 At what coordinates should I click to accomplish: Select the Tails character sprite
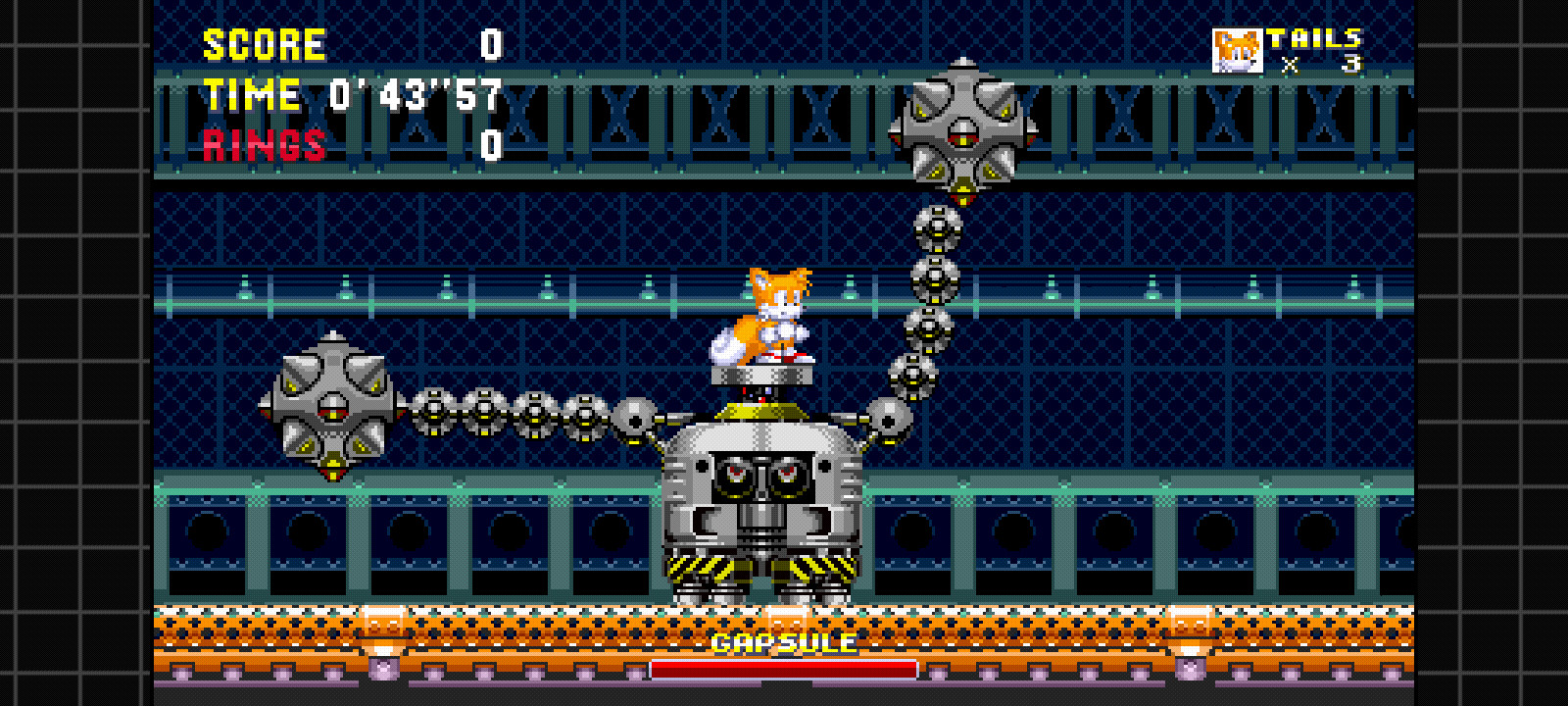point(779,314)
